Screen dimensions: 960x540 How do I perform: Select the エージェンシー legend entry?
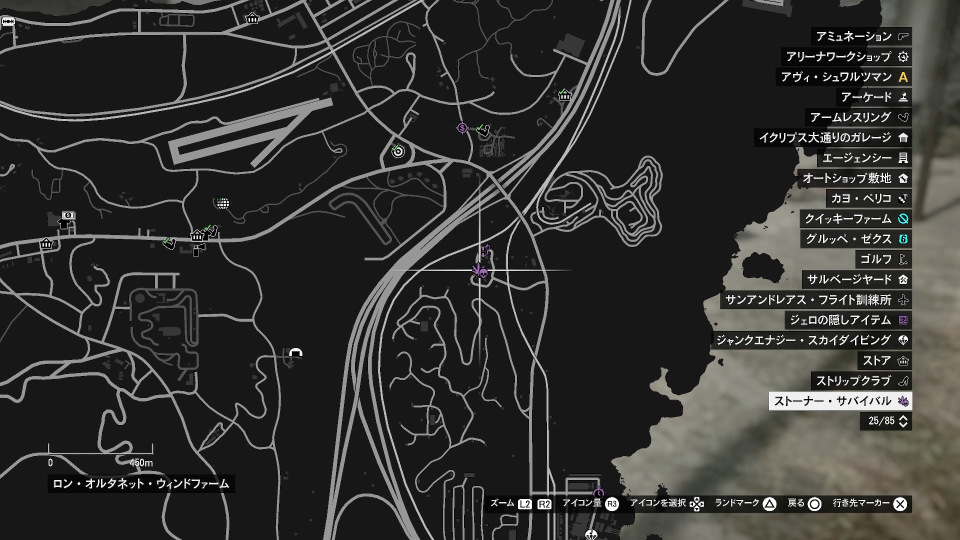pyautogui.click(x=862, y=158)
